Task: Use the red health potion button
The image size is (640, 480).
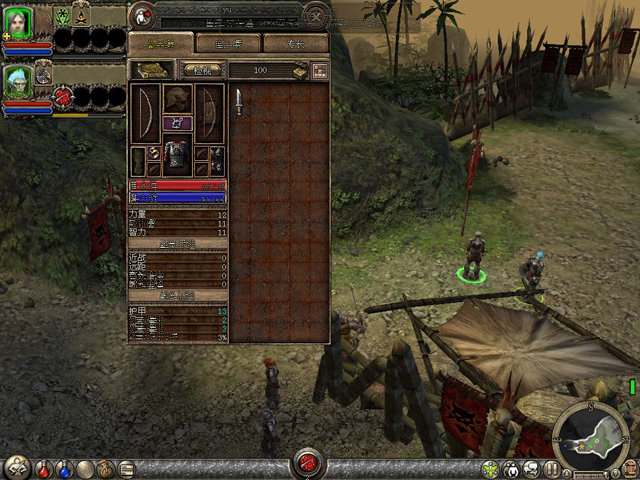Action: tap(44, 468)
